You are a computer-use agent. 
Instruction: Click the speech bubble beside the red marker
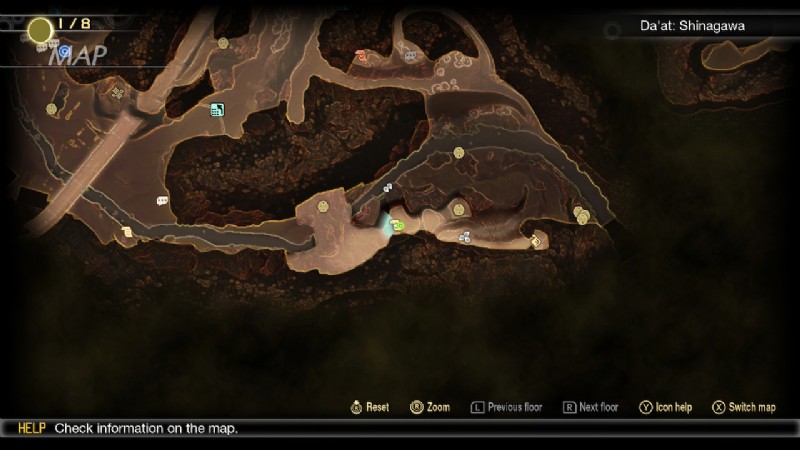(409, 57)
